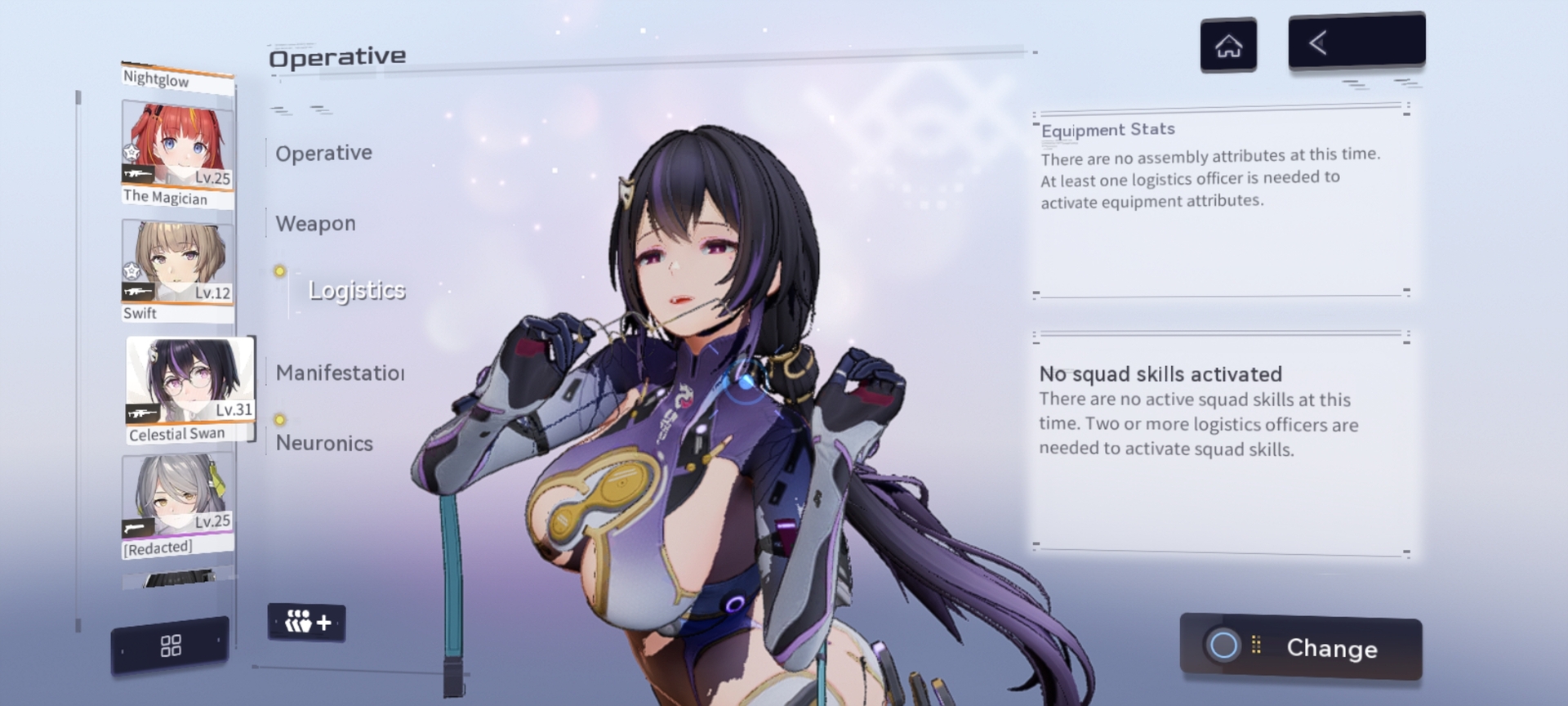Open the Manifestation tab

click(340, 373)
